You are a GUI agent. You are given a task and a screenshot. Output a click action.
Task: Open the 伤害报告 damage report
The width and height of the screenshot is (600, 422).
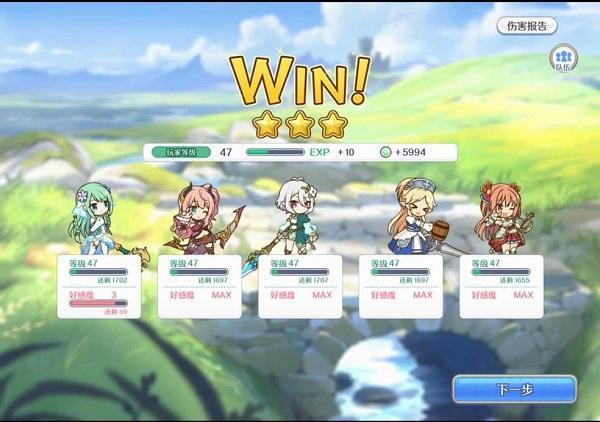(x=527, y=26)
